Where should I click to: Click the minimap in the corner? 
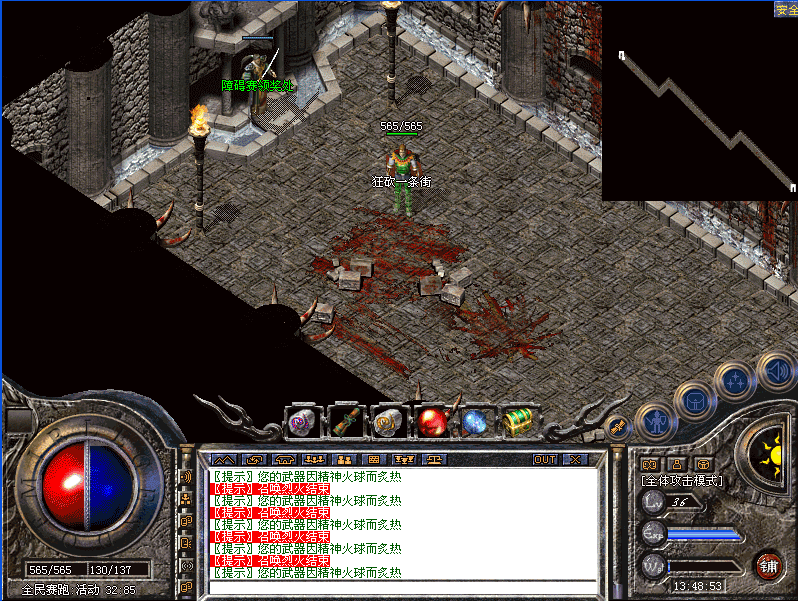click(x=699, y=100)
